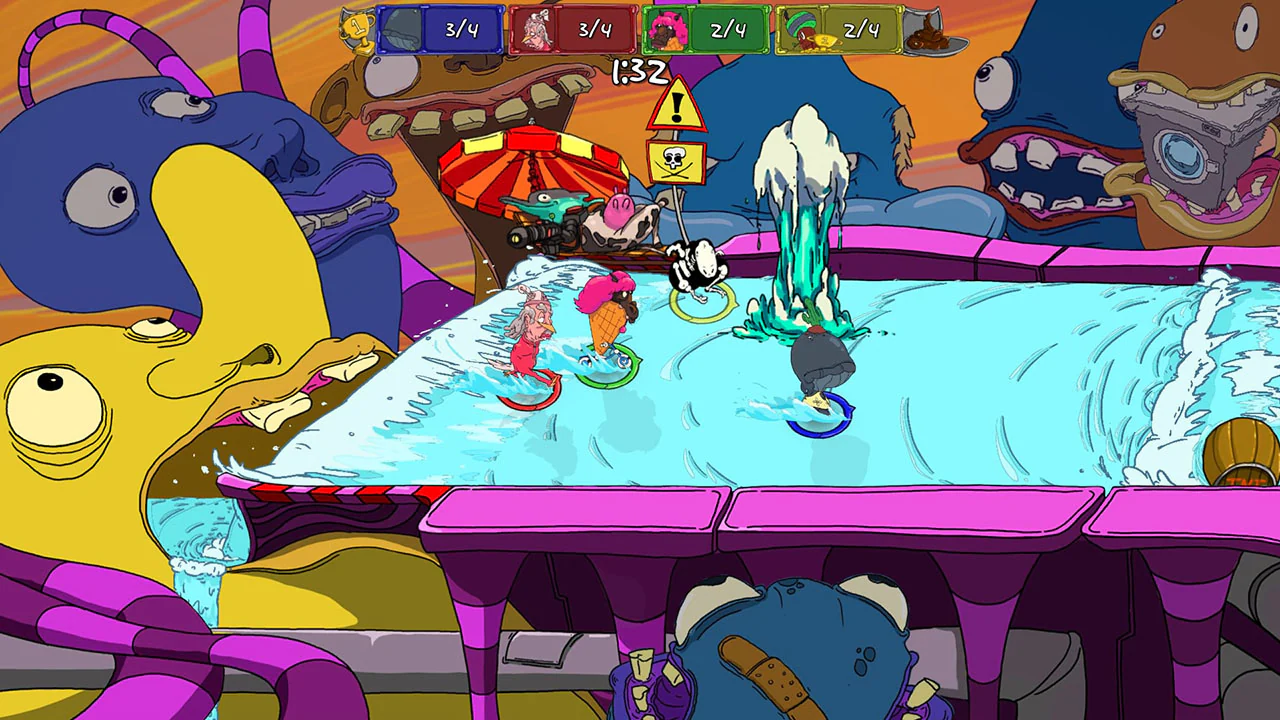Click the yellow exclamation warning sign
Image resolution: width=1280 pixels, height=720 pixels.
[x=679, y=105]
